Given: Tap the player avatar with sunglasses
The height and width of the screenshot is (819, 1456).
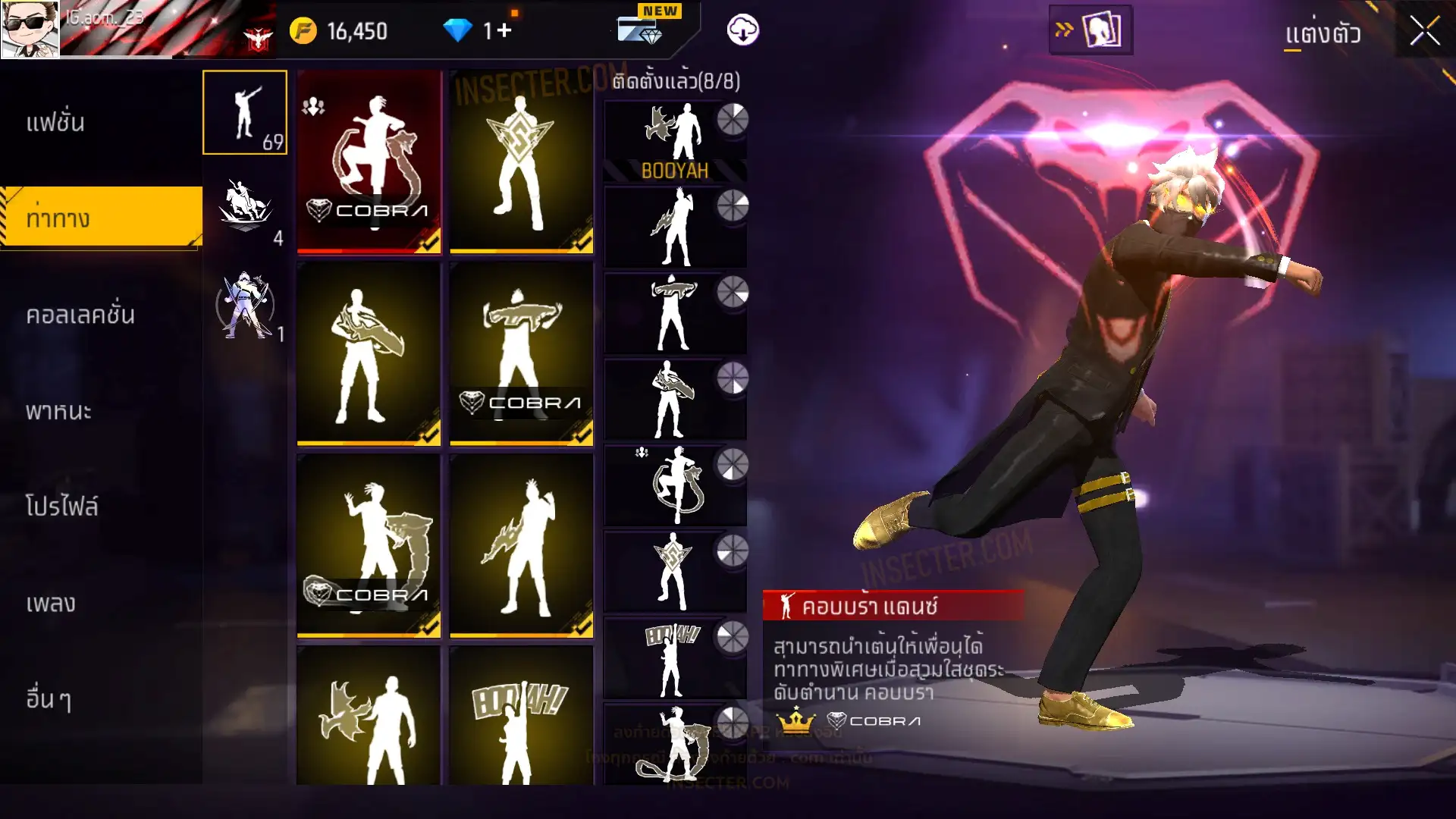Looking at the screenshot, I should tap(30, 29).
